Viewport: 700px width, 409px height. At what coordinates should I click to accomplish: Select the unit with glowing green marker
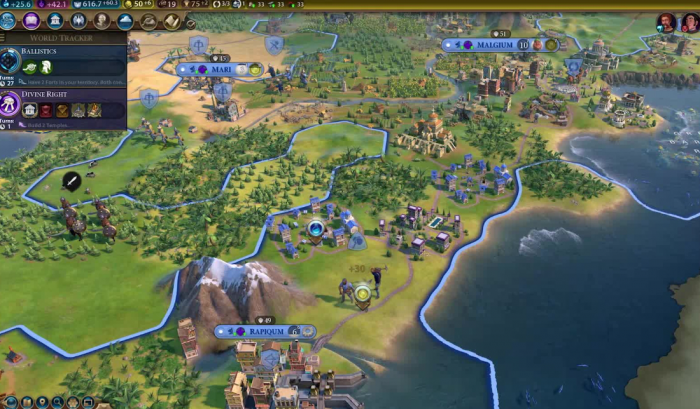click(x=362, y=292)
